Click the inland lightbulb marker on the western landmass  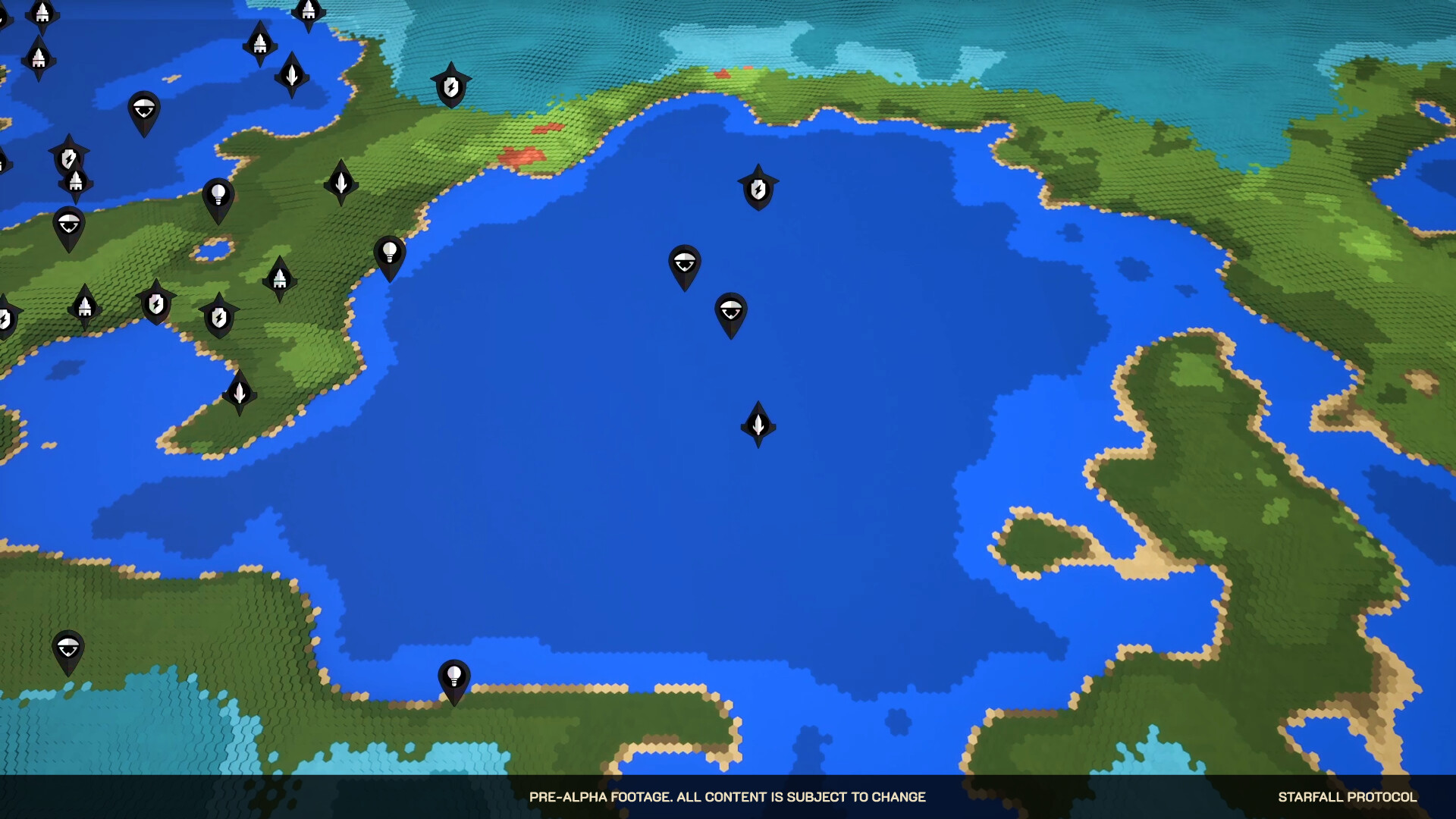coord(218,194)
